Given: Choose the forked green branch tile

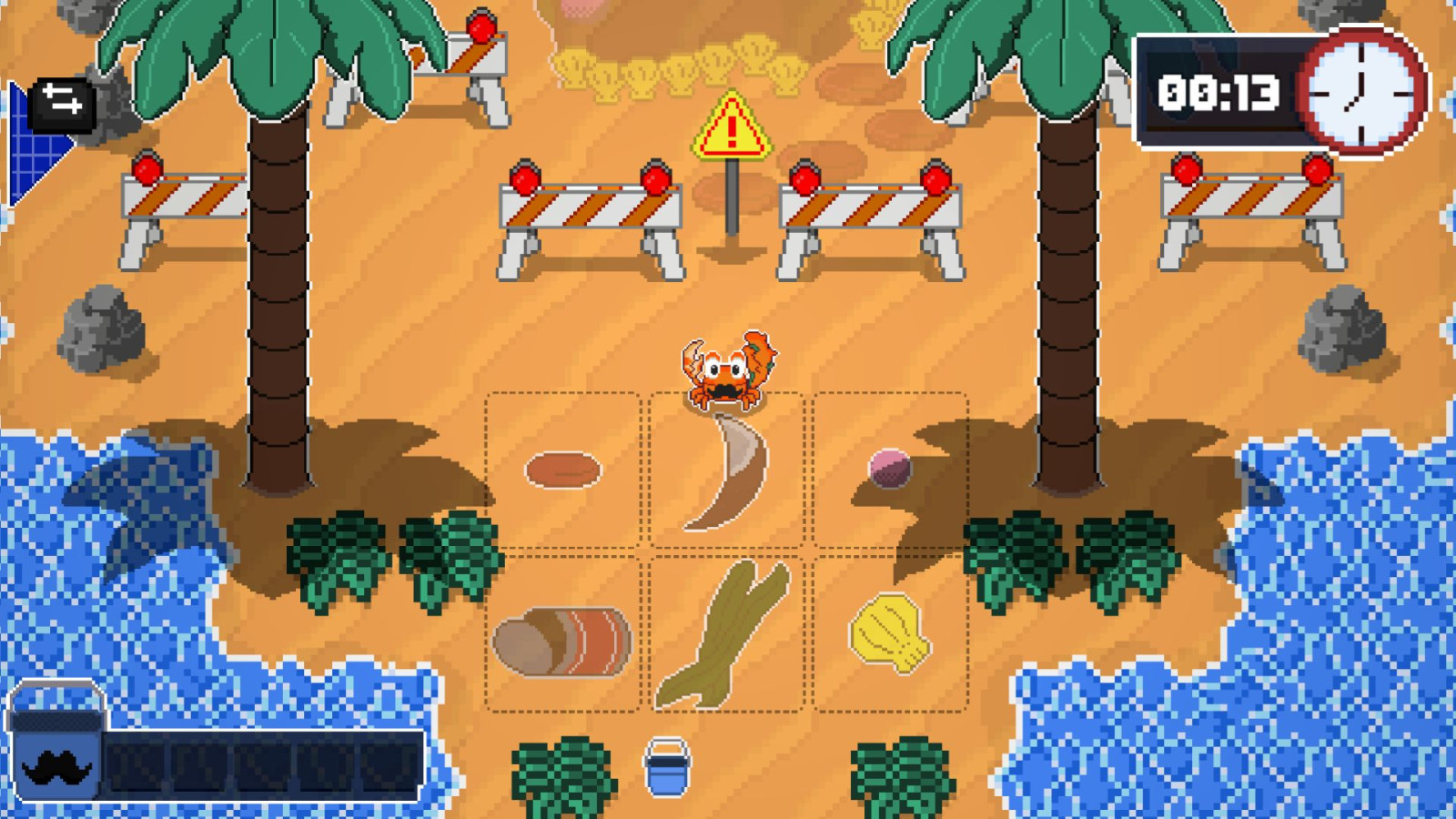Looking at the screenshot, I should click(725, 633).
